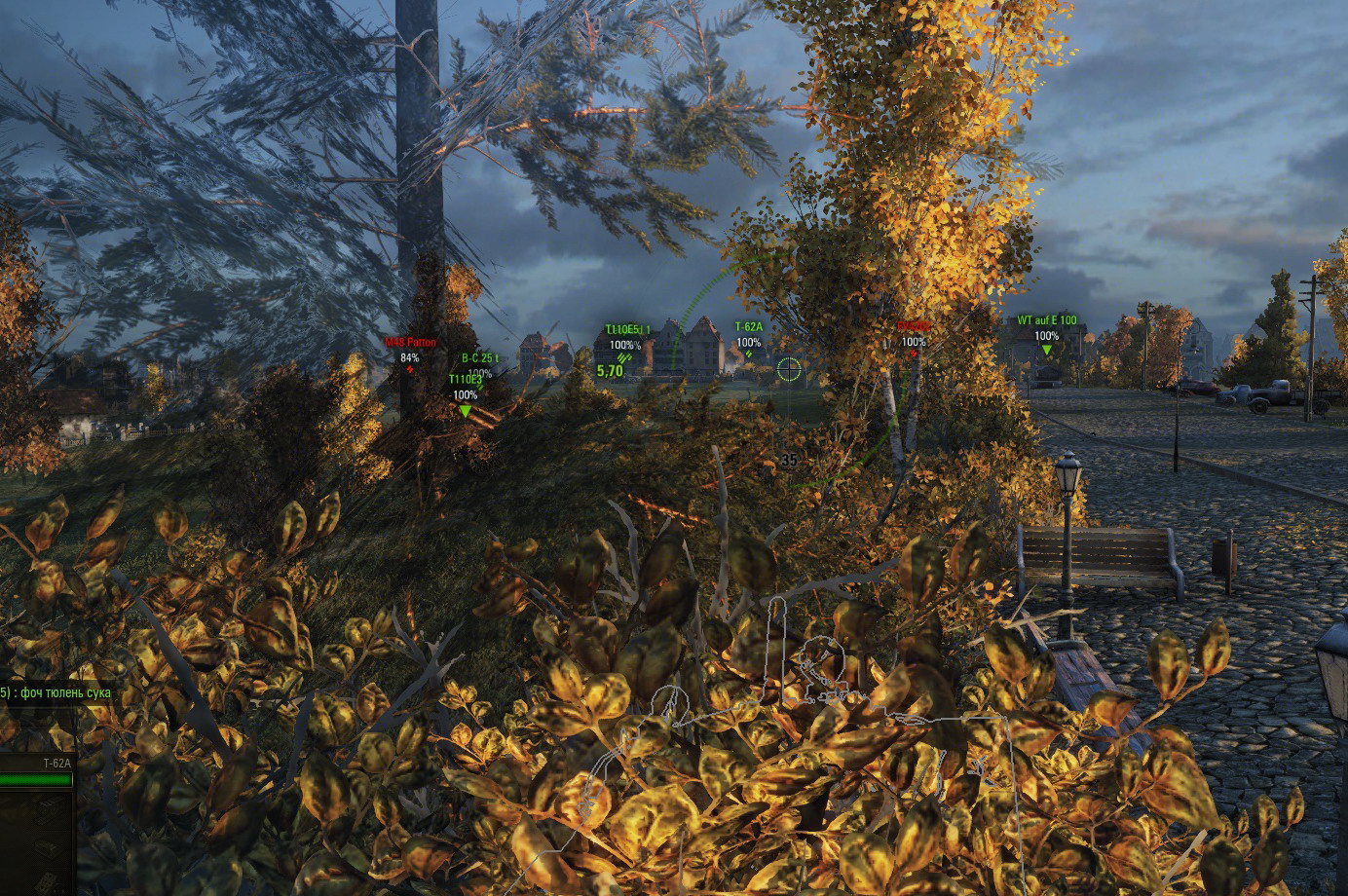The height and width of the screenshot is (896, 1348).
Task: Click the green chat message line
Action: pos(56,693)
